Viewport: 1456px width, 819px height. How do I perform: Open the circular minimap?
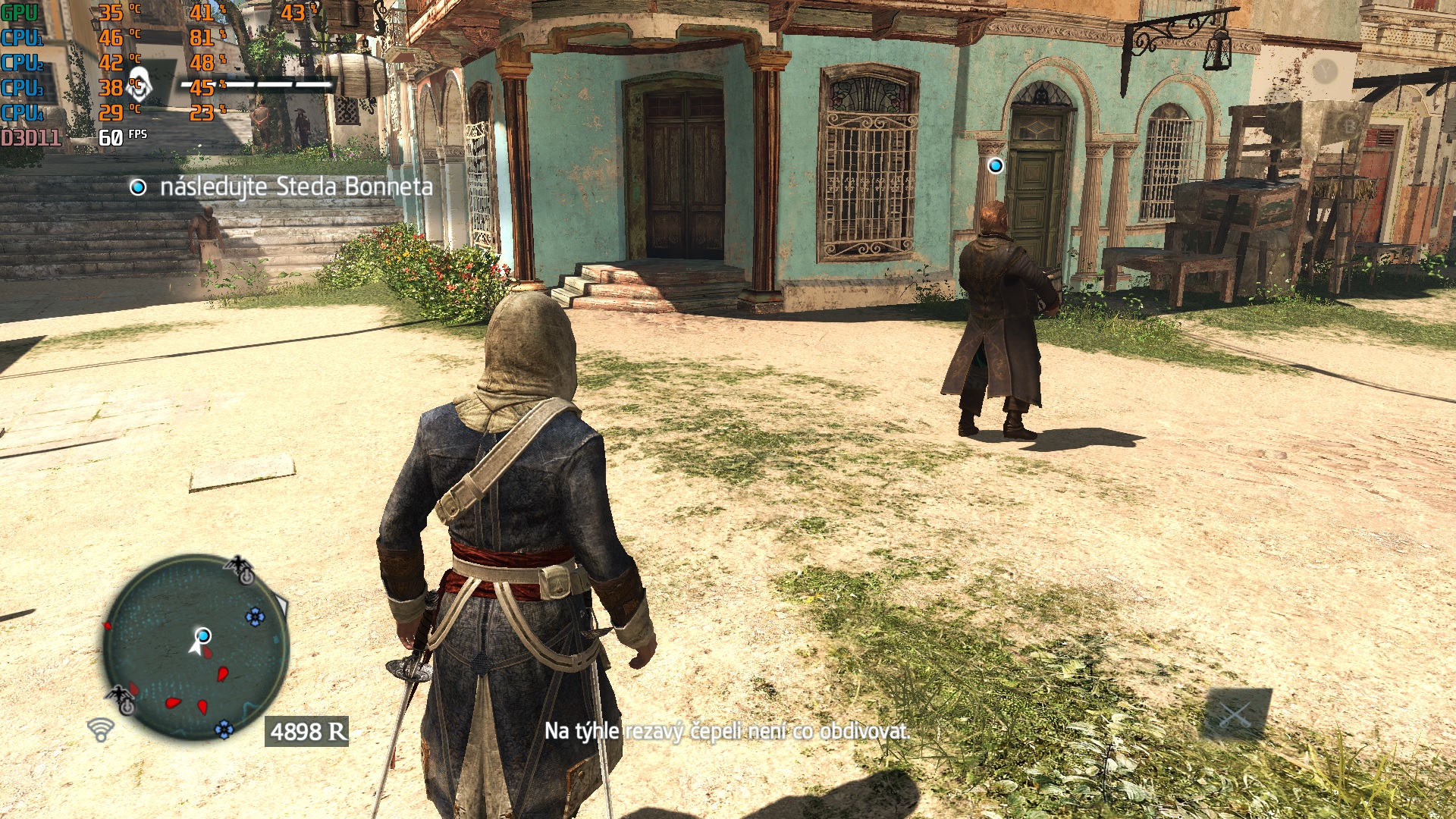196,647
